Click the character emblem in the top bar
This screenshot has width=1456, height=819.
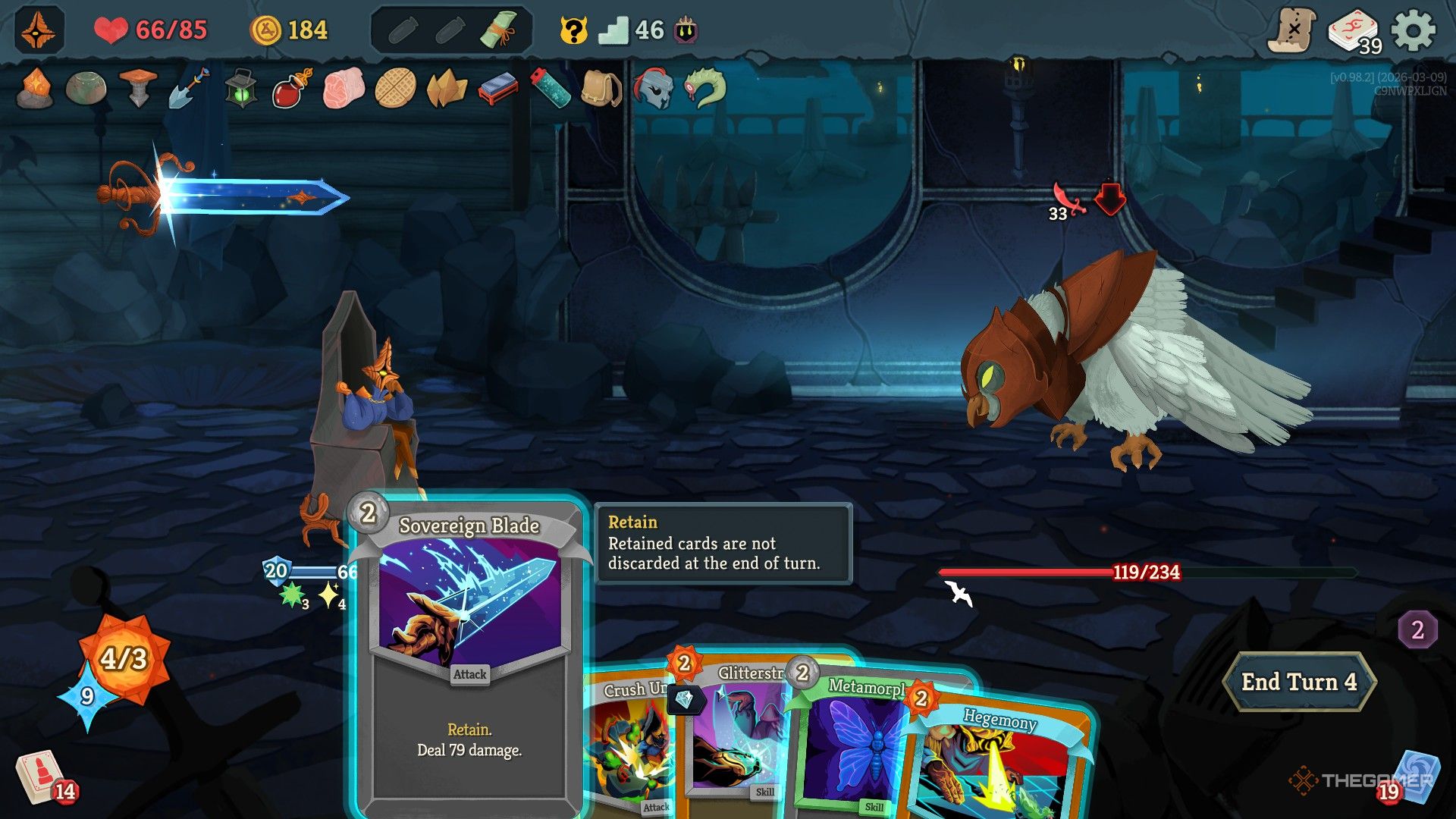[x=38, y=30]
